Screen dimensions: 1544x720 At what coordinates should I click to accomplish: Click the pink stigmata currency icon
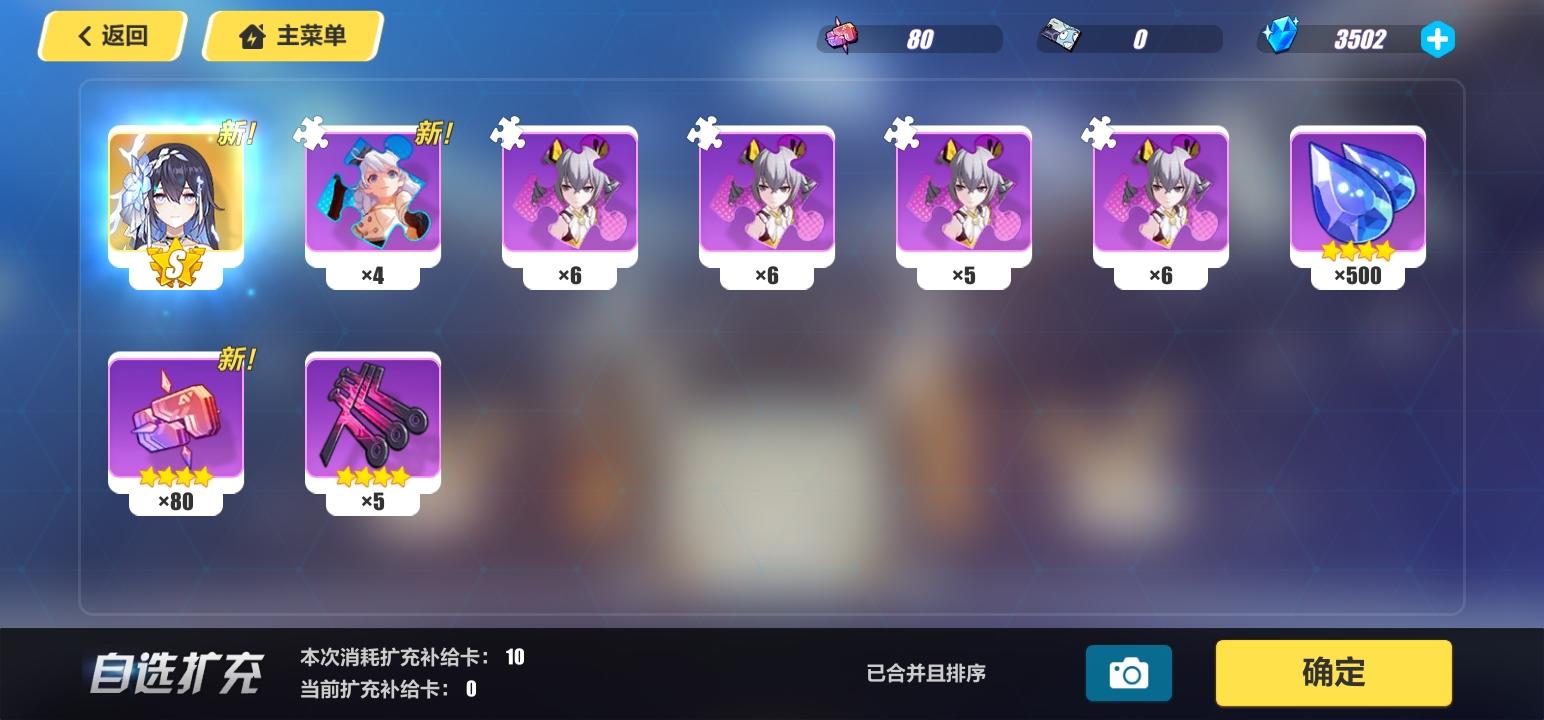click(839, 36)
